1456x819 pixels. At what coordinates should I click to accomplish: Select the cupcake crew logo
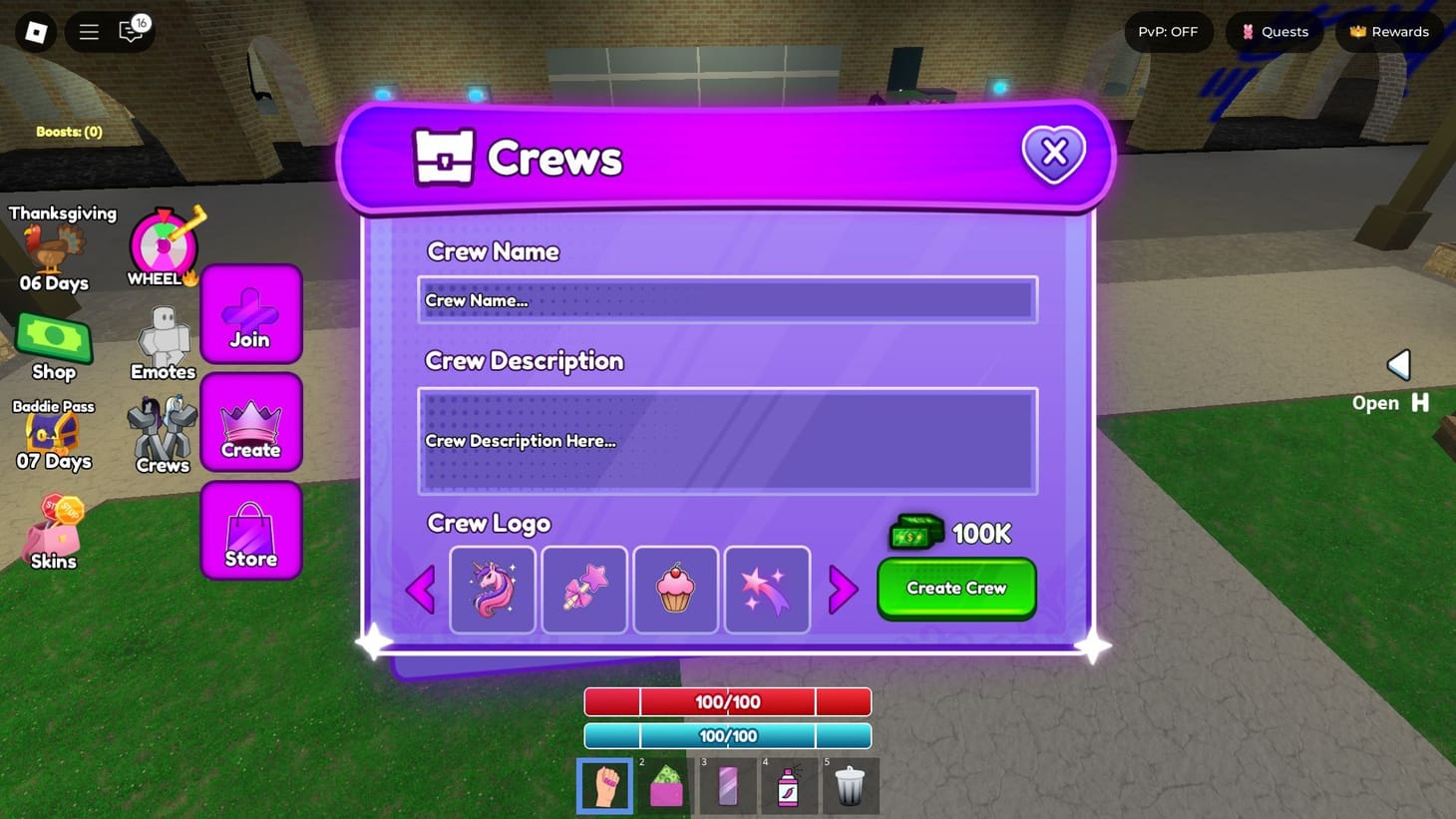[675, 590]
